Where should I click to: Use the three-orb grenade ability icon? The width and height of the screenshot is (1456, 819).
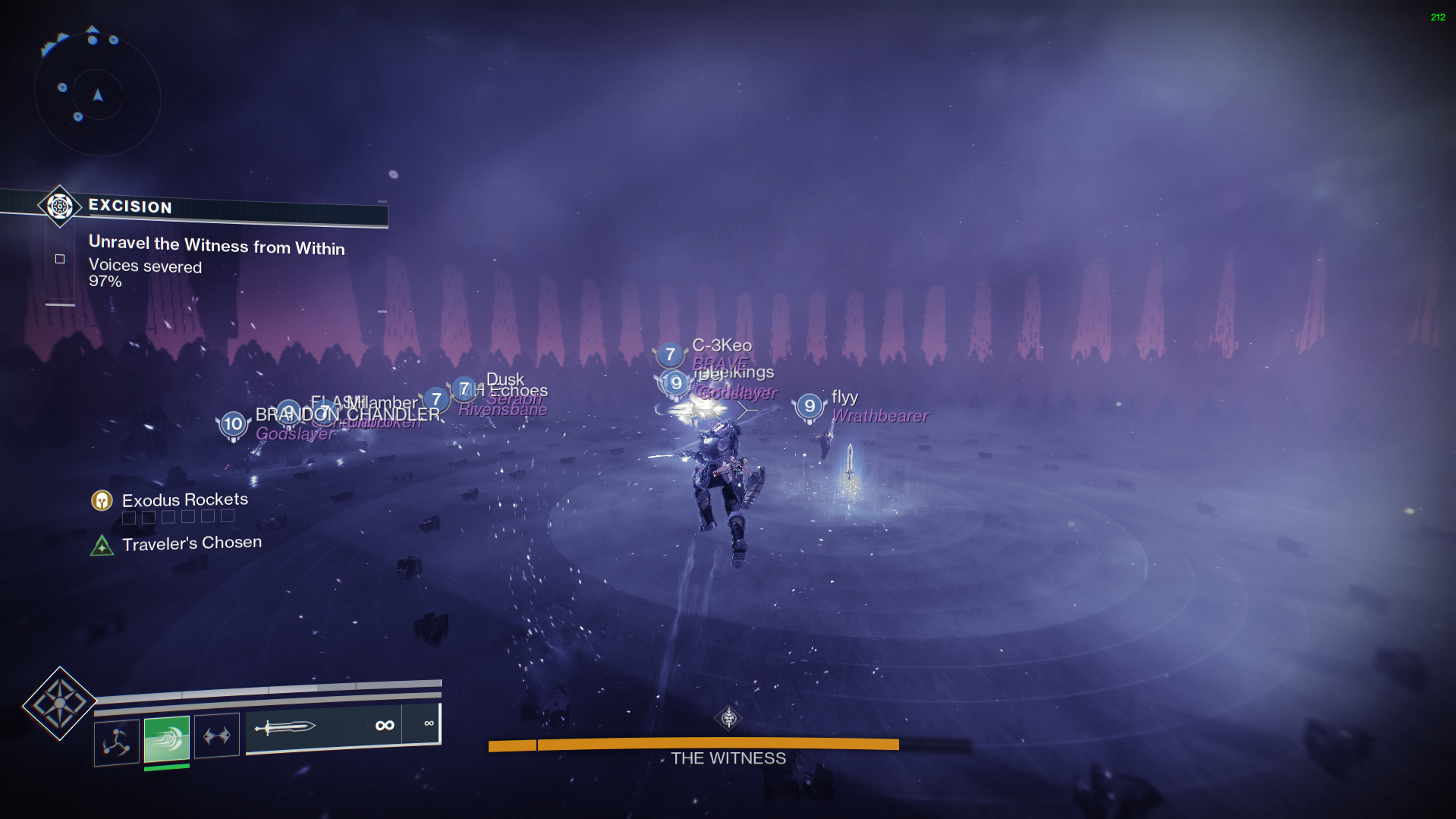point(117,742)
